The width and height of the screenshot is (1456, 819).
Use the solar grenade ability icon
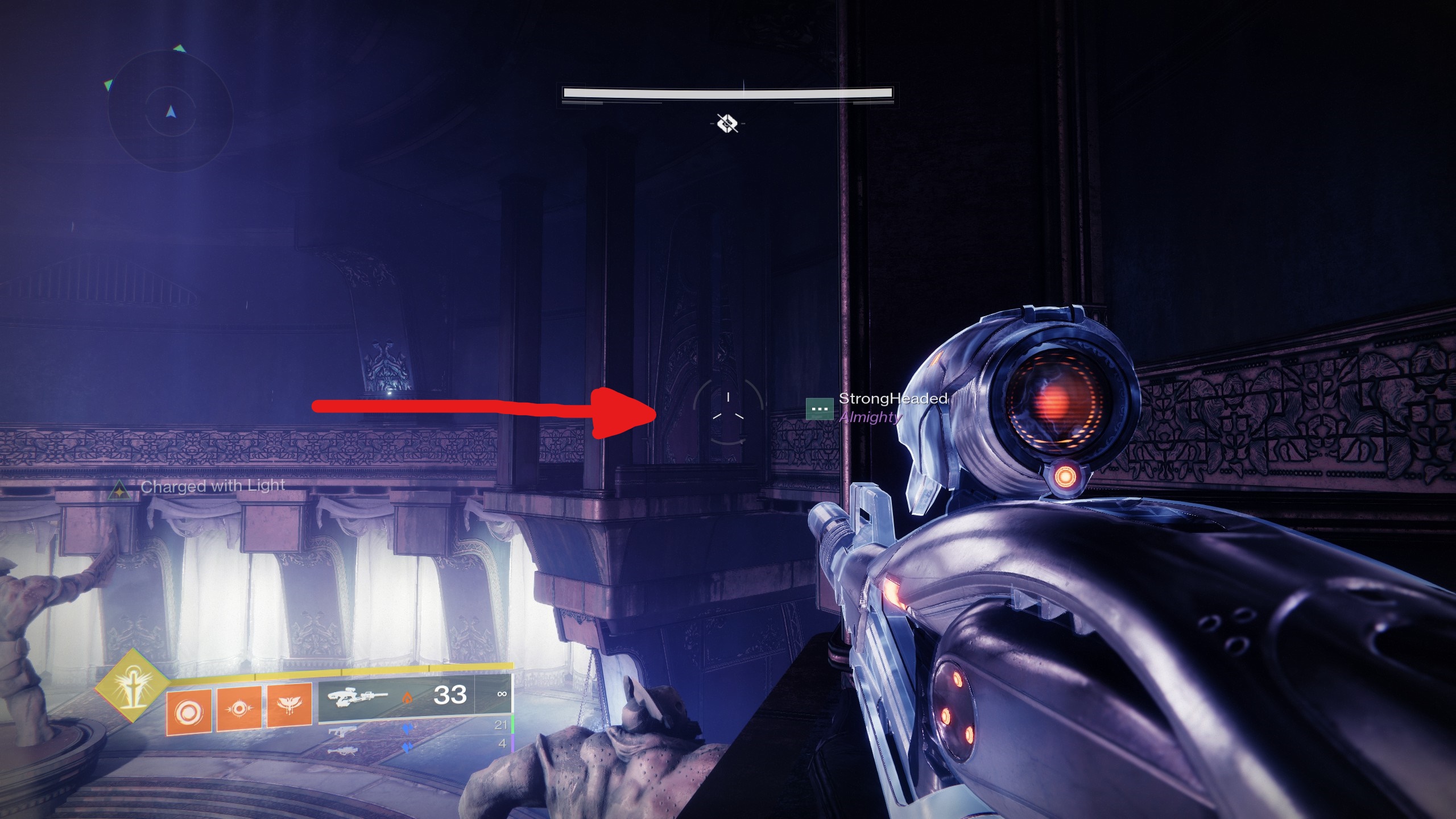(188, 711)
